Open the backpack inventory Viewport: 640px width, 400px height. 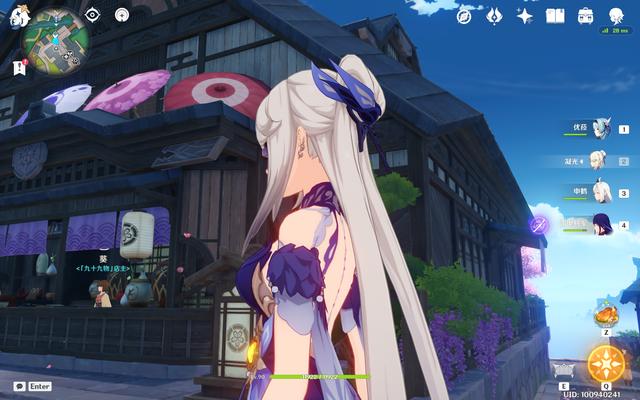[x=585, y=16]
